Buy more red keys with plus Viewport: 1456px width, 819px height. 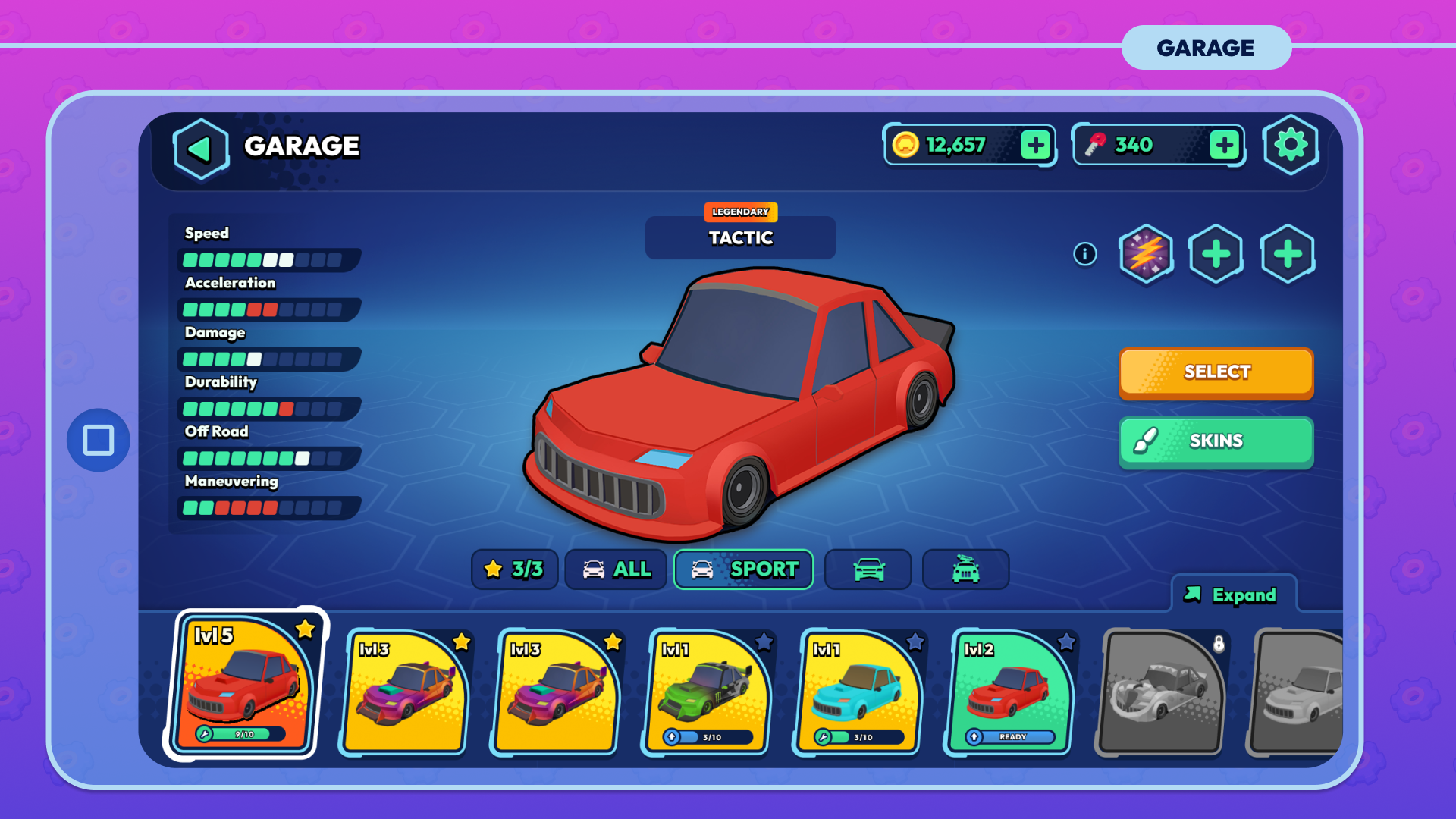click(x=1224, y=145)
